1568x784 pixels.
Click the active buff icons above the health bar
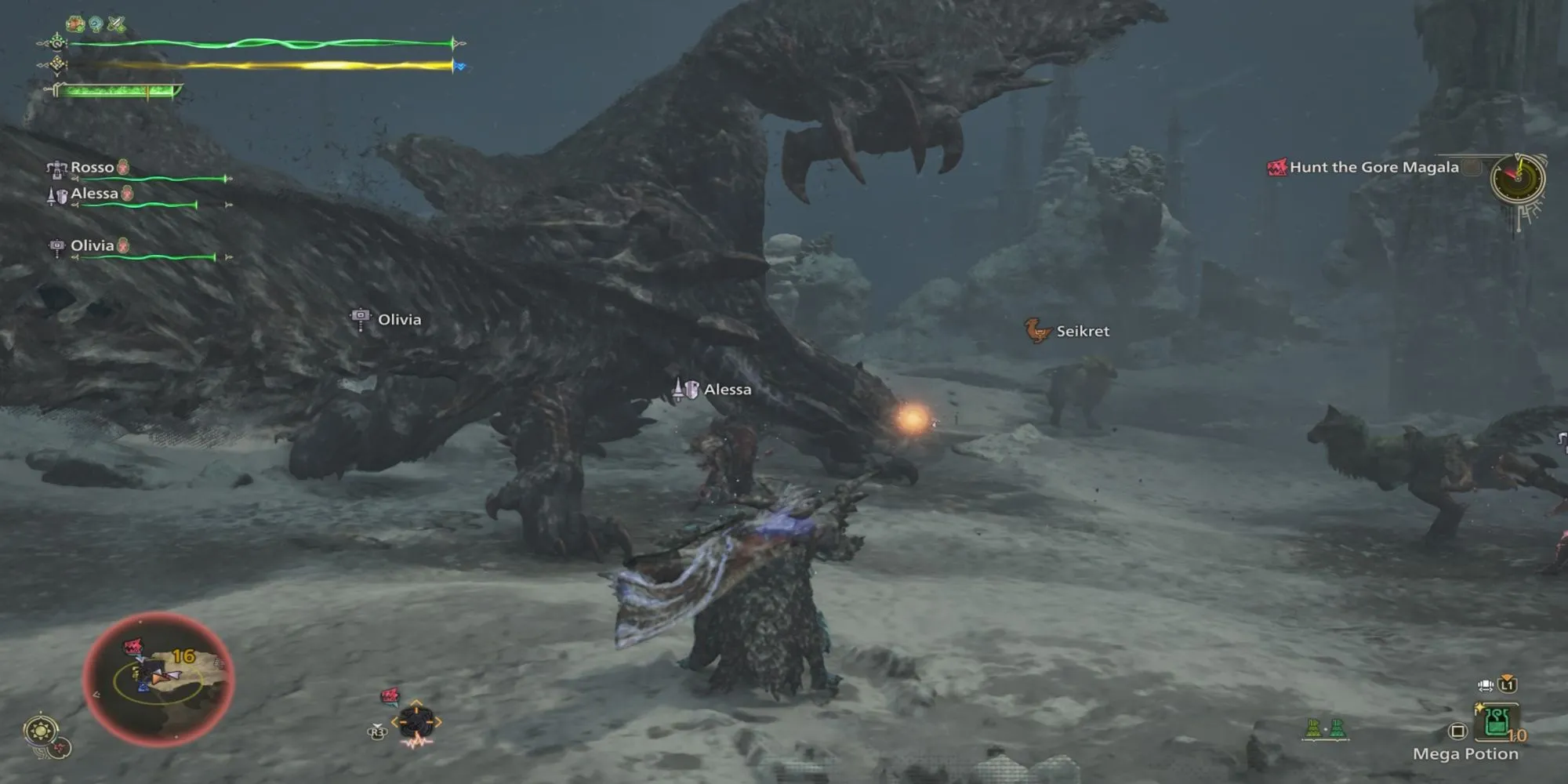pos(96,24)
